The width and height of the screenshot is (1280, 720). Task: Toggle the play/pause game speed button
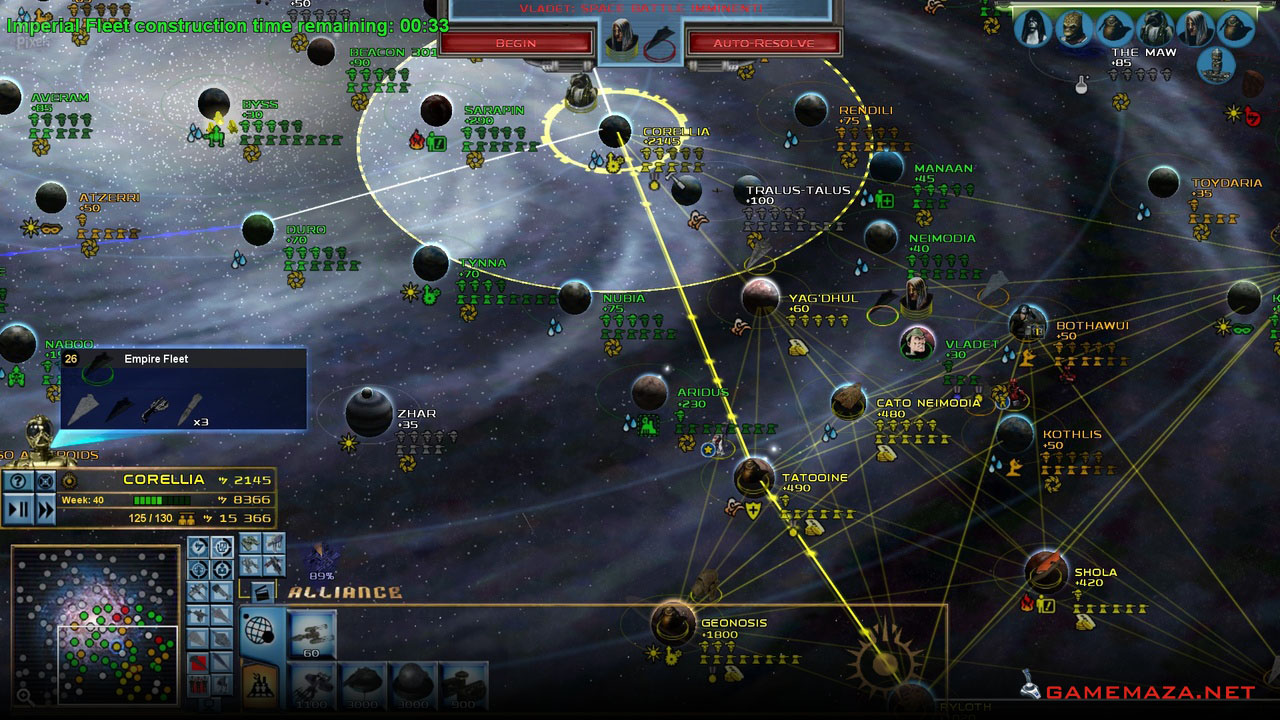click(x=18, y=509)
